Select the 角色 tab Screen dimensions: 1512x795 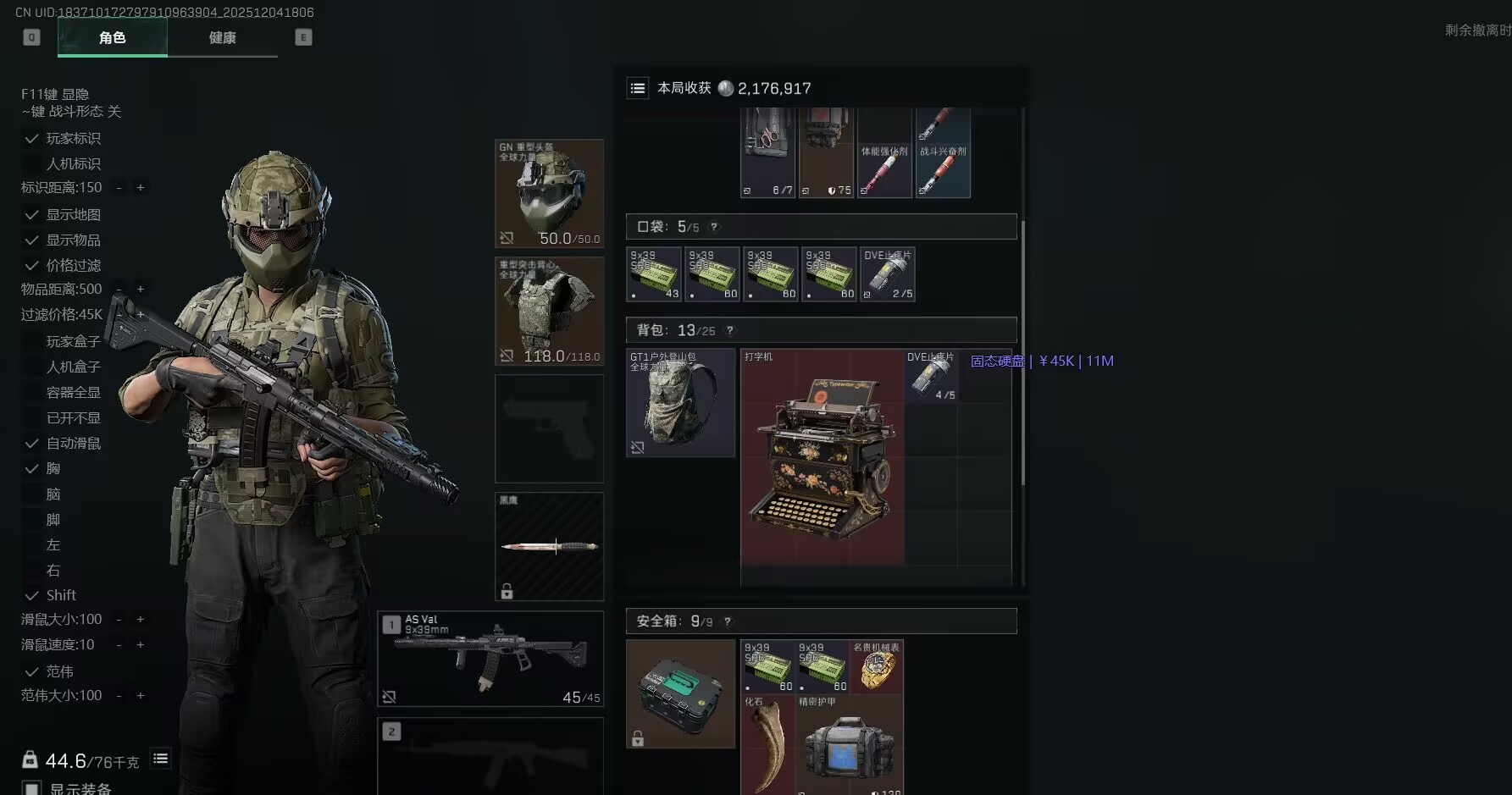[x=112, y=37]
